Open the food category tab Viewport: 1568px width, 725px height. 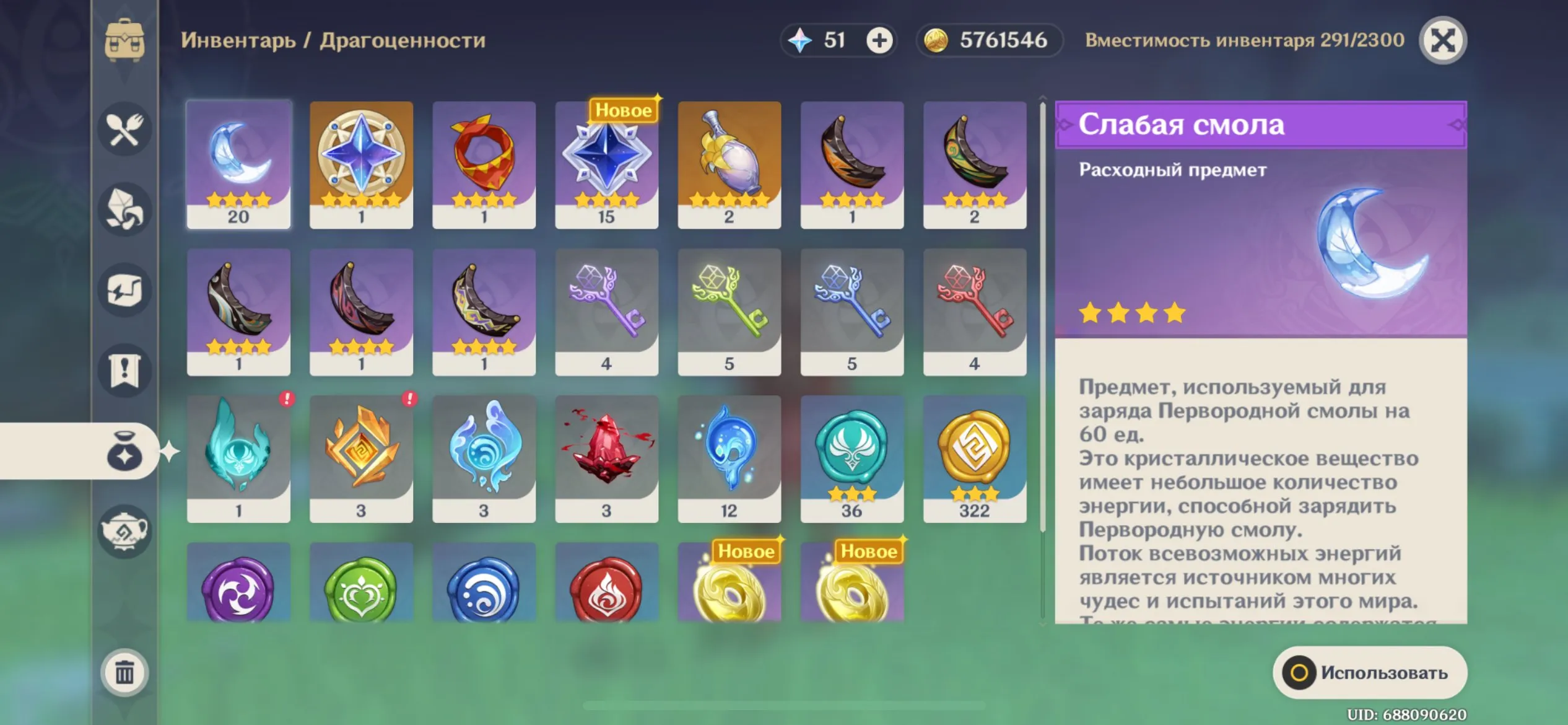click(x=124, y=130)
